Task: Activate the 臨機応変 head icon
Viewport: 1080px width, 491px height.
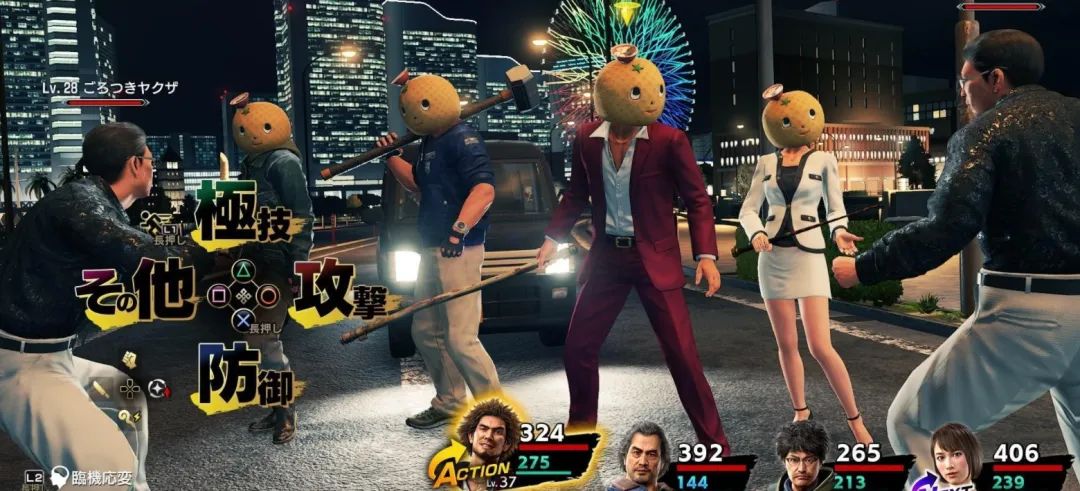Action: [61, 477]
